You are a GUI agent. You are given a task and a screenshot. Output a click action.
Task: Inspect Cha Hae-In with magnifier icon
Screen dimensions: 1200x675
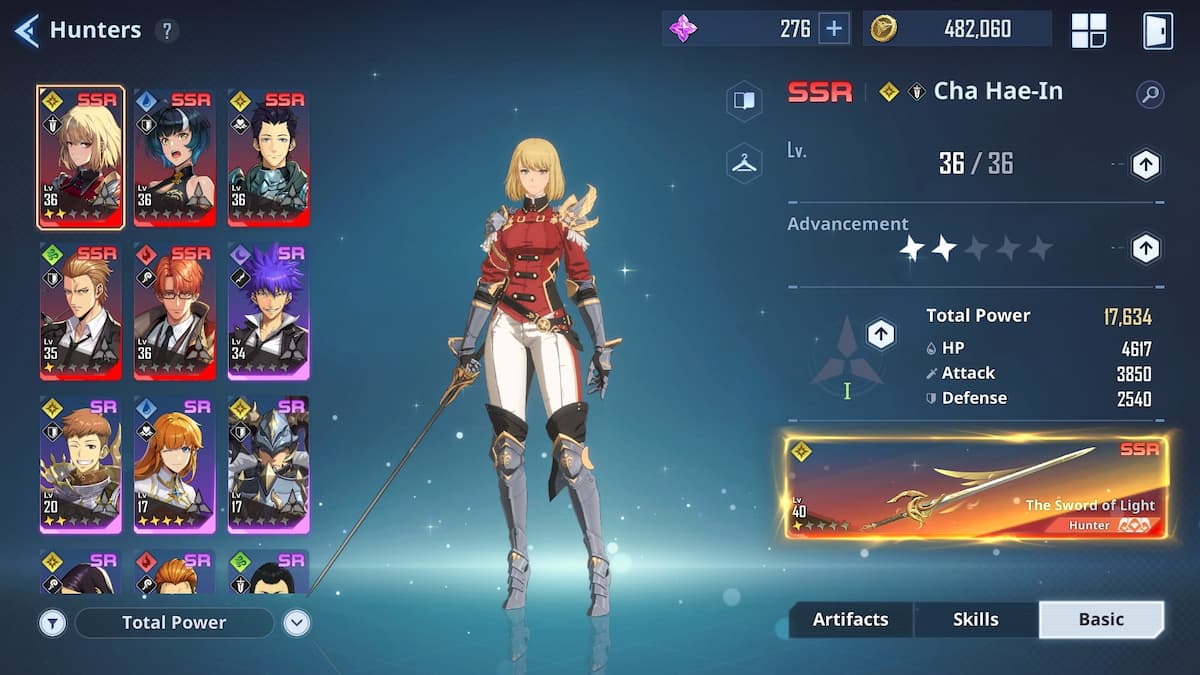1150,95
